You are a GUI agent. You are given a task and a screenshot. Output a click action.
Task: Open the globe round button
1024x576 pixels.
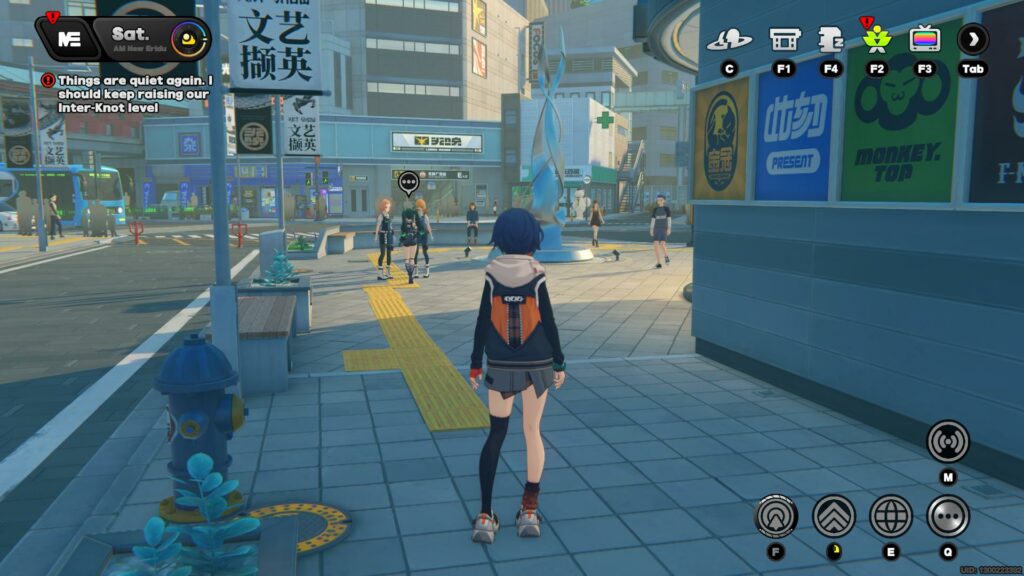pyautogui.click(x=890, y=516)
